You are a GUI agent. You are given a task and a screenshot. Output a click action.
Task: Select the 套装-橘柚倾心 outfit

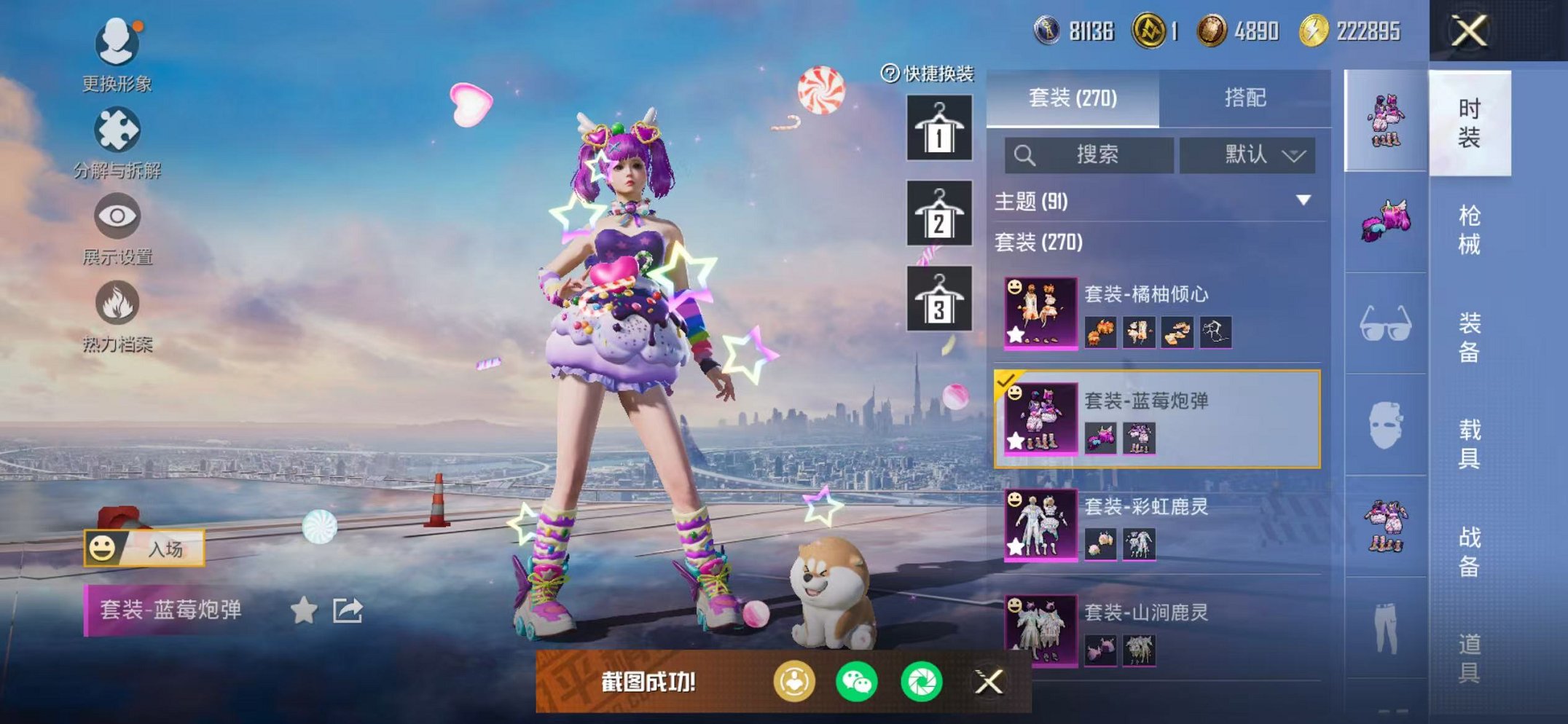(1159, 313)
